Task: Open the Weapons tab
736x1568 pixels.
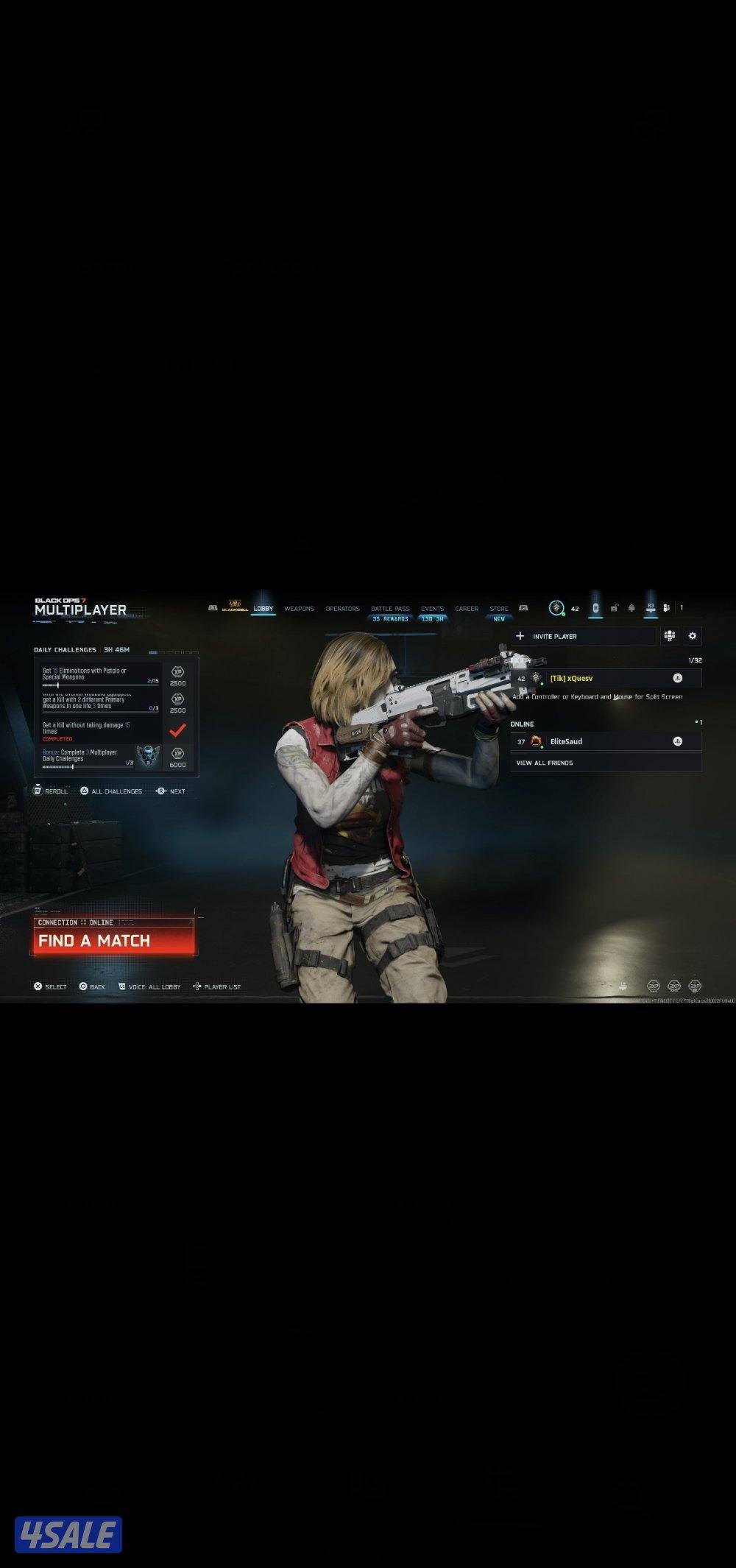Action: pyautogui.click(x=299, y=609)
